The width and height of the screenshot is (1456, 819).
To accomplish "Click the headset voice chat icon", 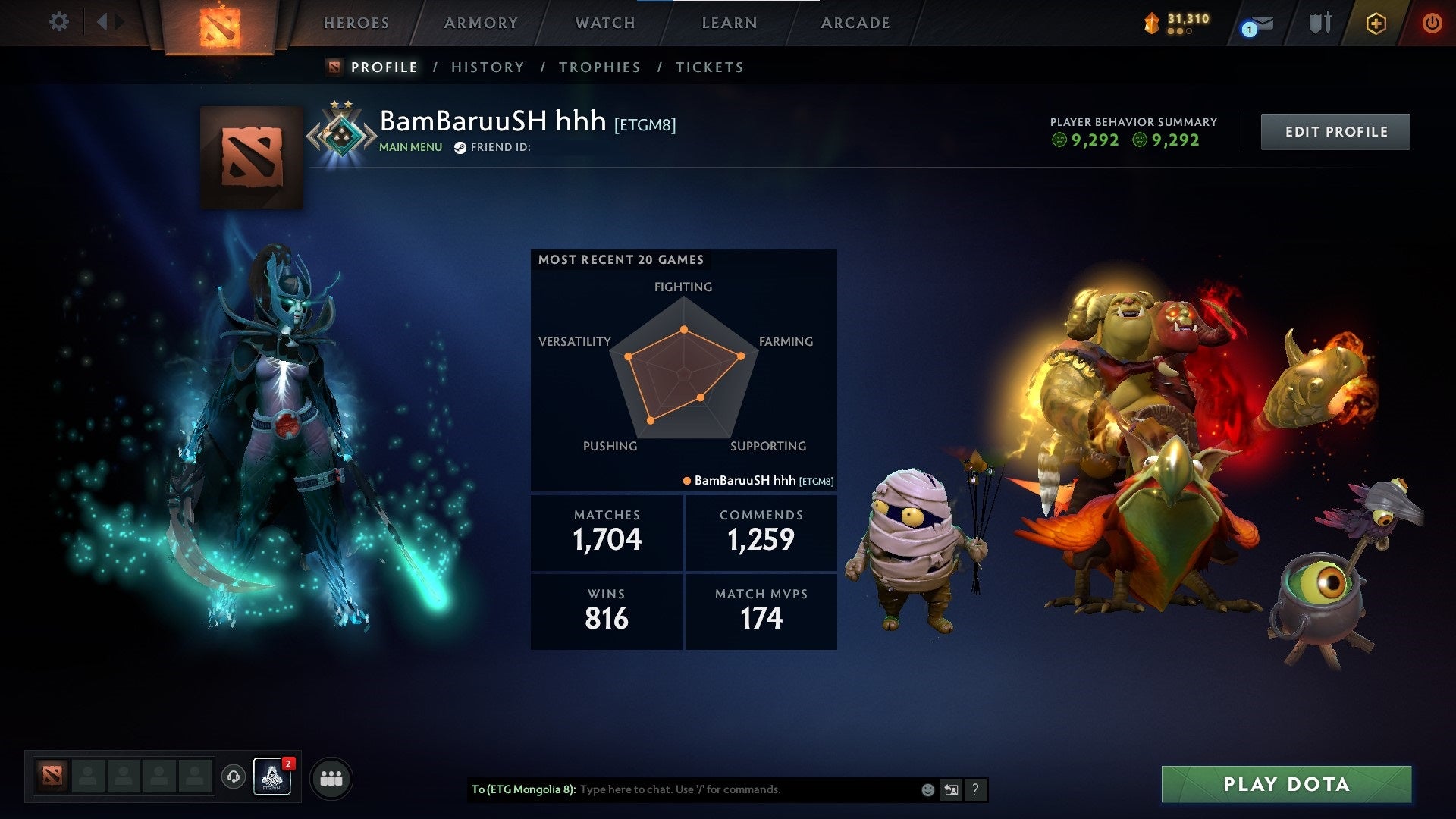I will pos(234,777).
